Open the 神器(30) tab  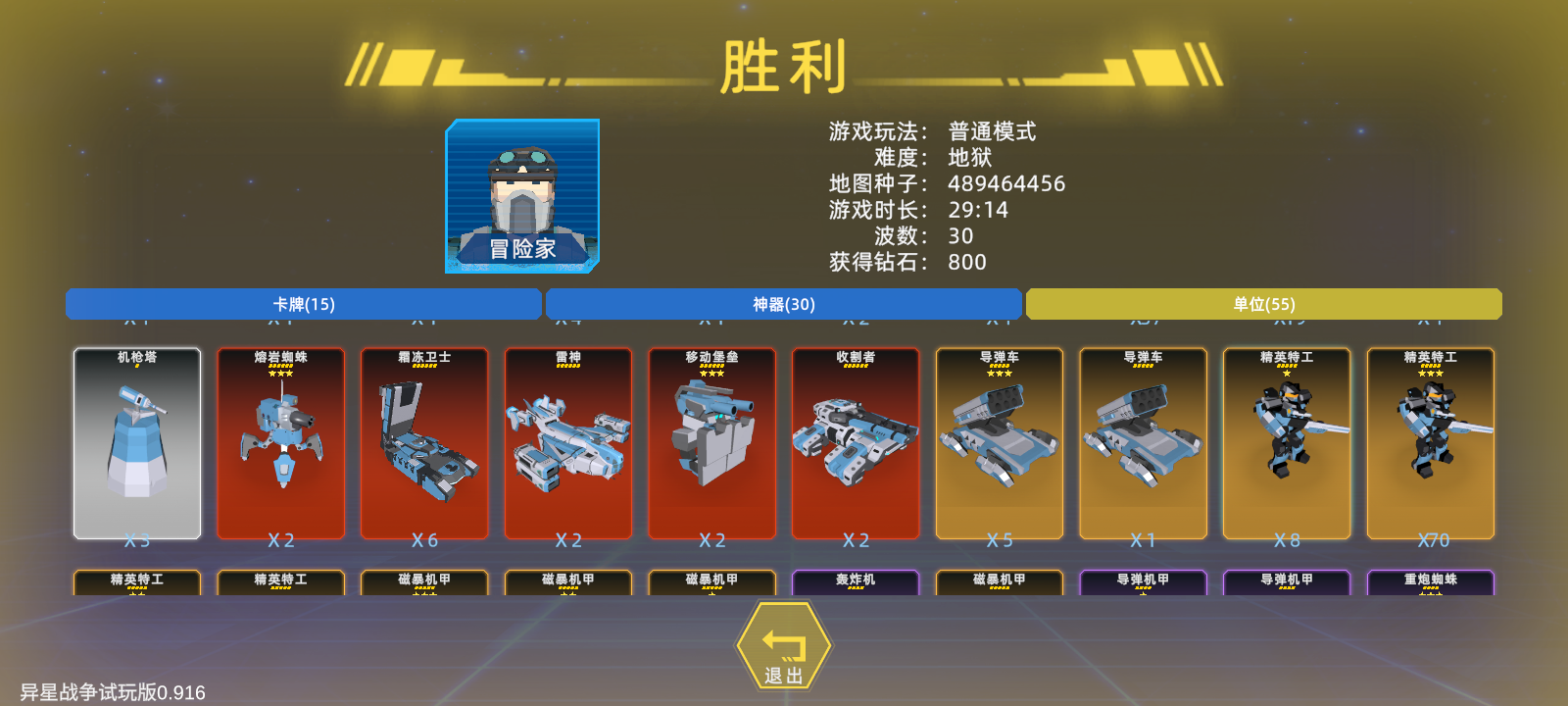coord(783,304)
